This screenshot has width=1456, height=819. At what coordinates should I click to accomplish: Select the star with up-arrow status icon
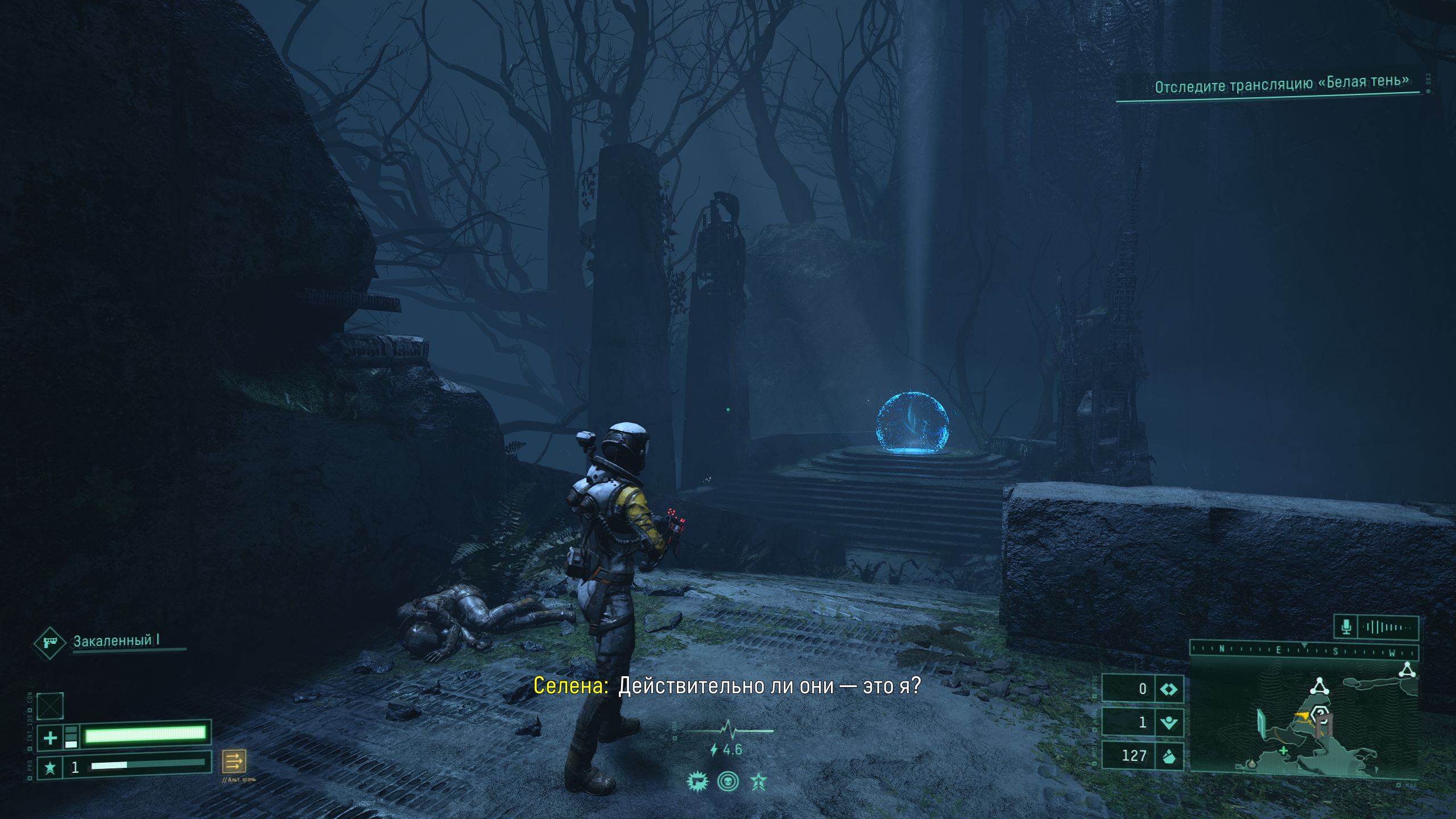pos(759,781)
